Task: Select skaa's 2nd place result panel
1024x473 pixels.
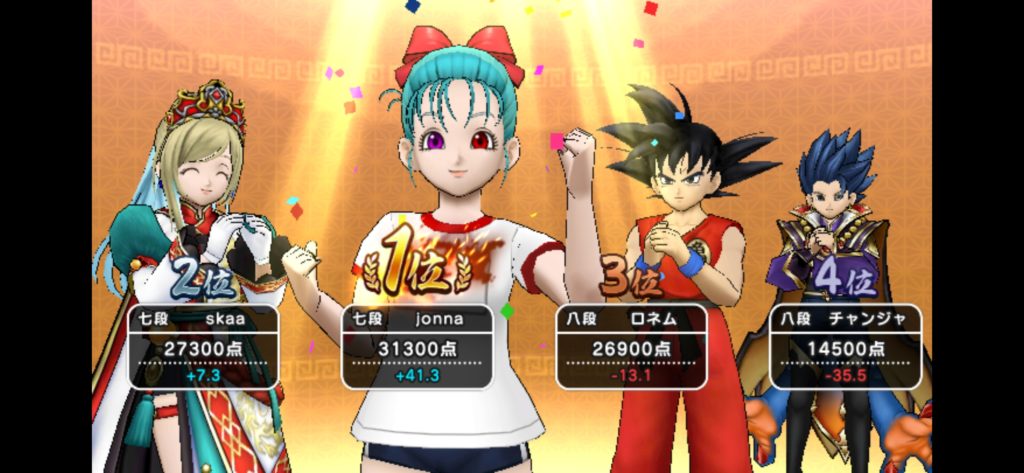Action: [204, 346]
